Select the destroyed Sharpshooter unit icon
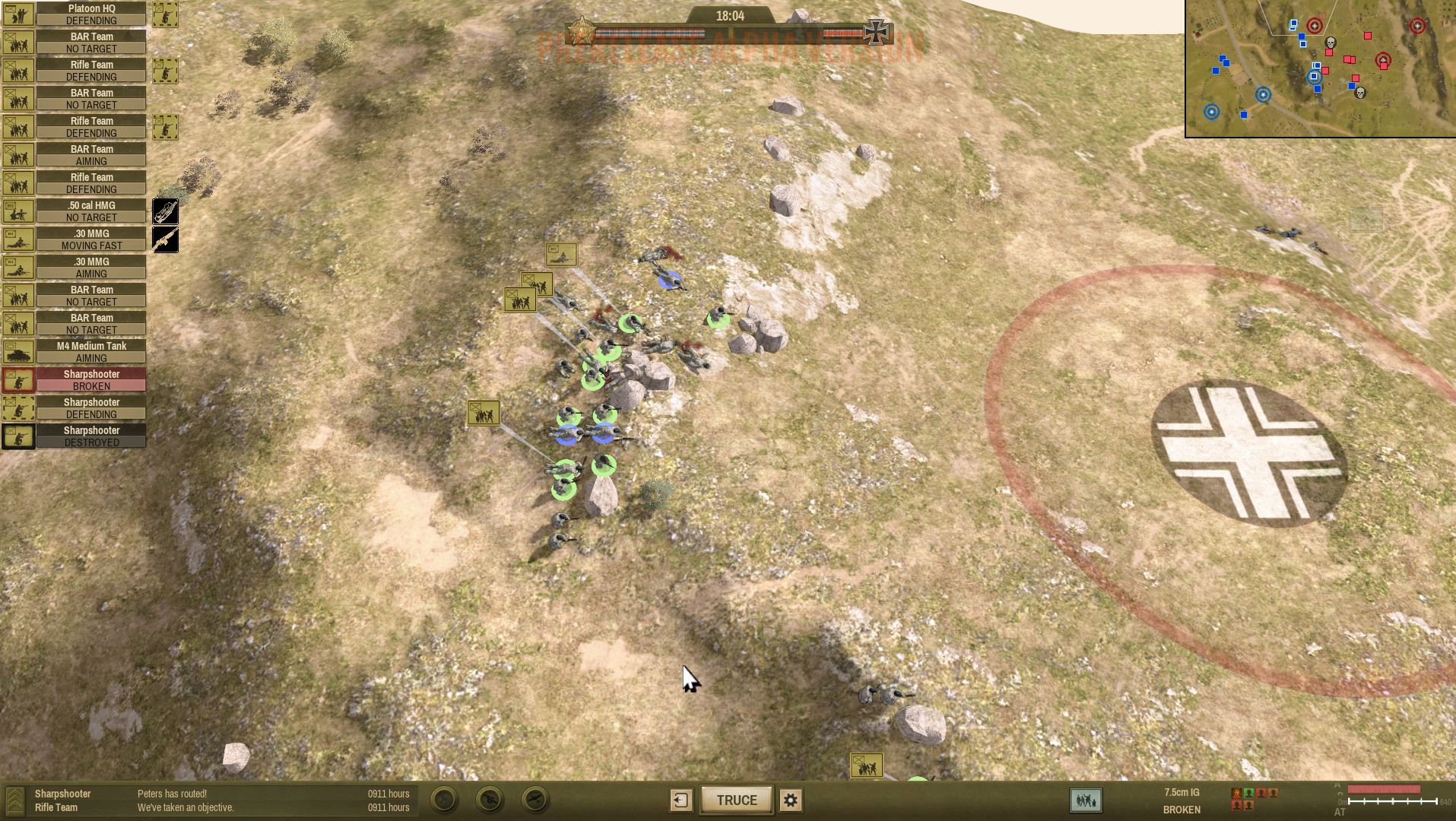 [x=18, y=436]
